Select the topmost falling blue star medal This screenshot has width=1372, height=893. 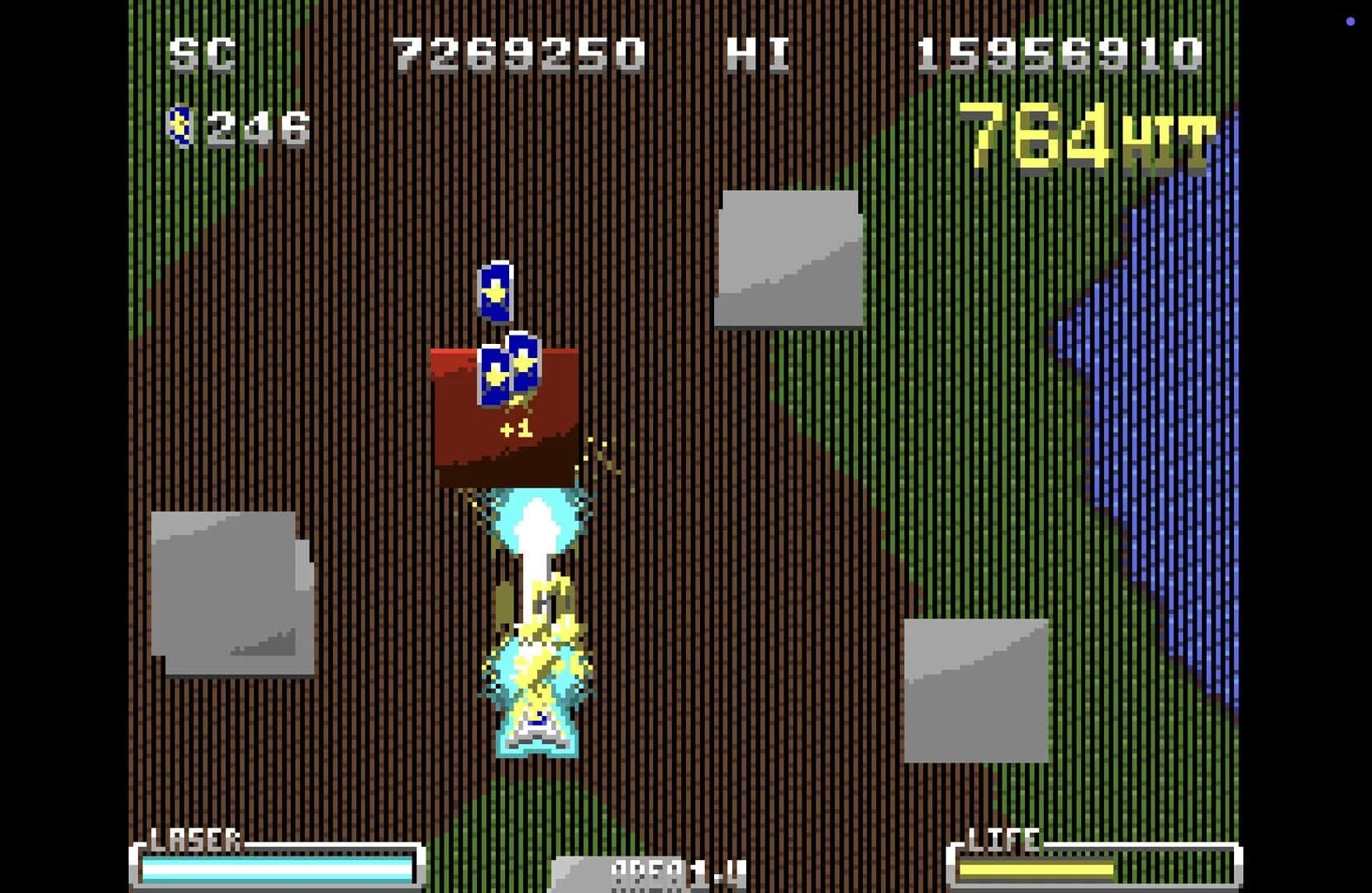coord(496,292)
